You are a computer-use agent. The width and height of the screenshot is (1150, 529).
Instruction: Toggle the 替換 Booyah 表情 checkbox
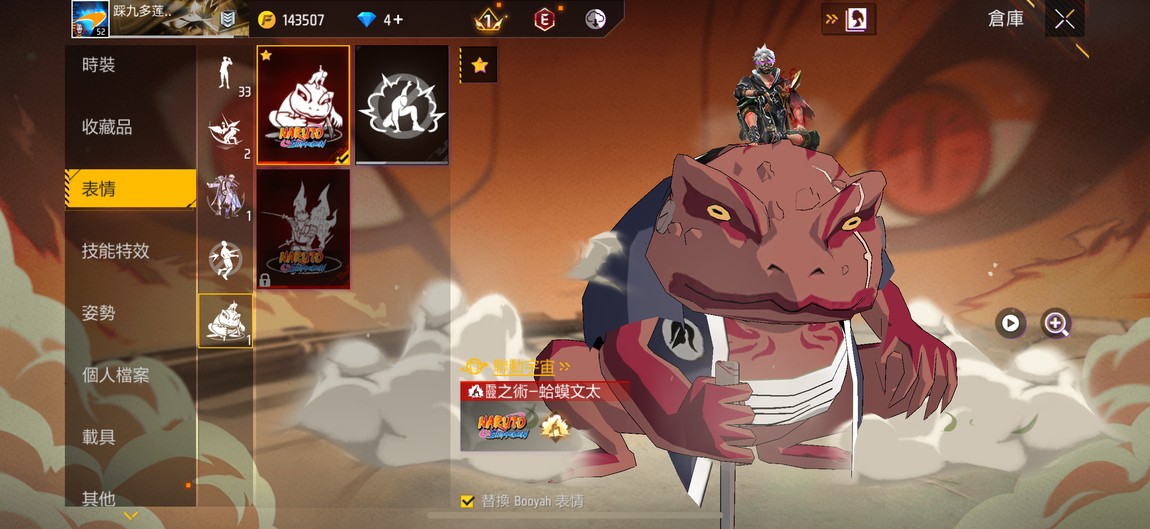pyautogui.click(x=467, y=501)
